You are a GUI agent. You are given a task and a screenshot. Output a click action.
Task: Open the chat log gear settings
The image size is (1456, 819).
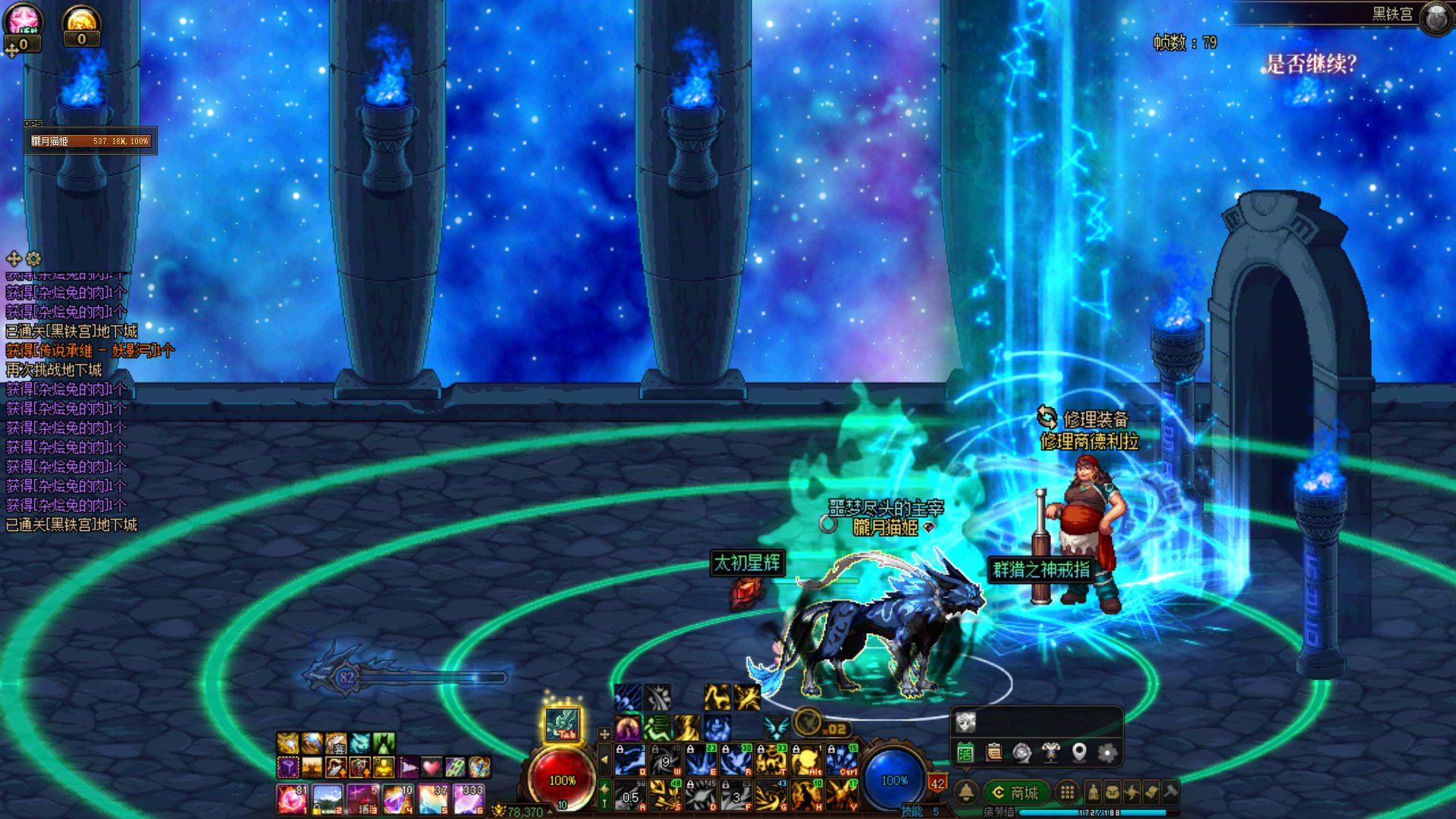click(x=33, y=259)
